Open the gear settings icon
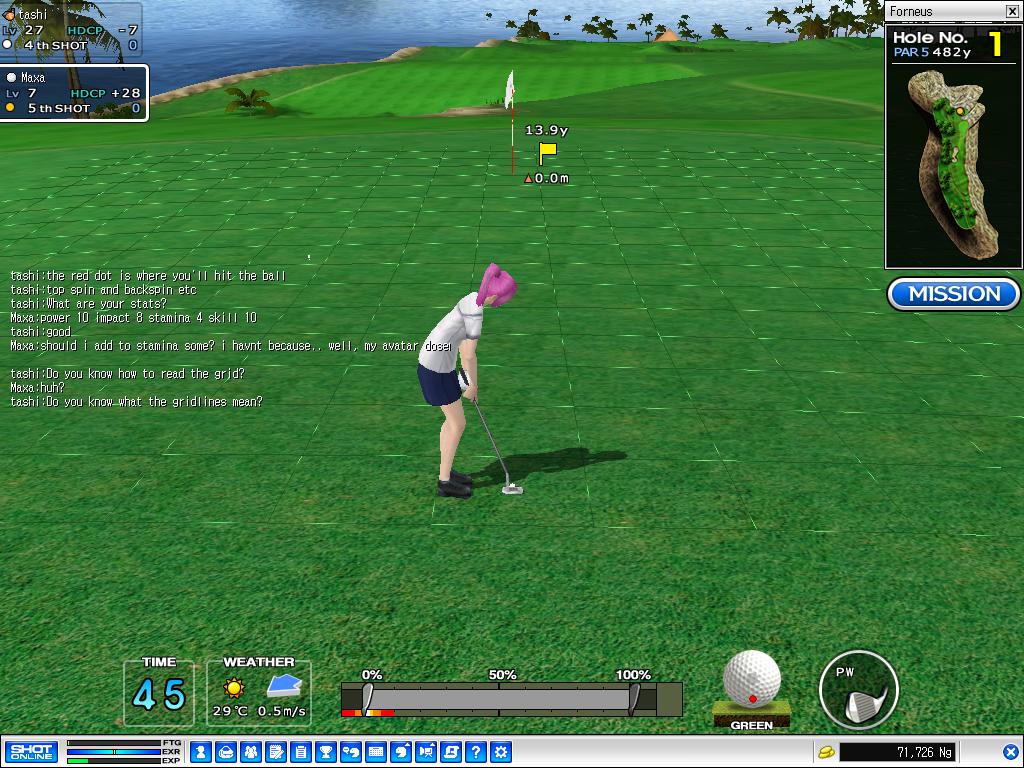 tap(501, 752)
